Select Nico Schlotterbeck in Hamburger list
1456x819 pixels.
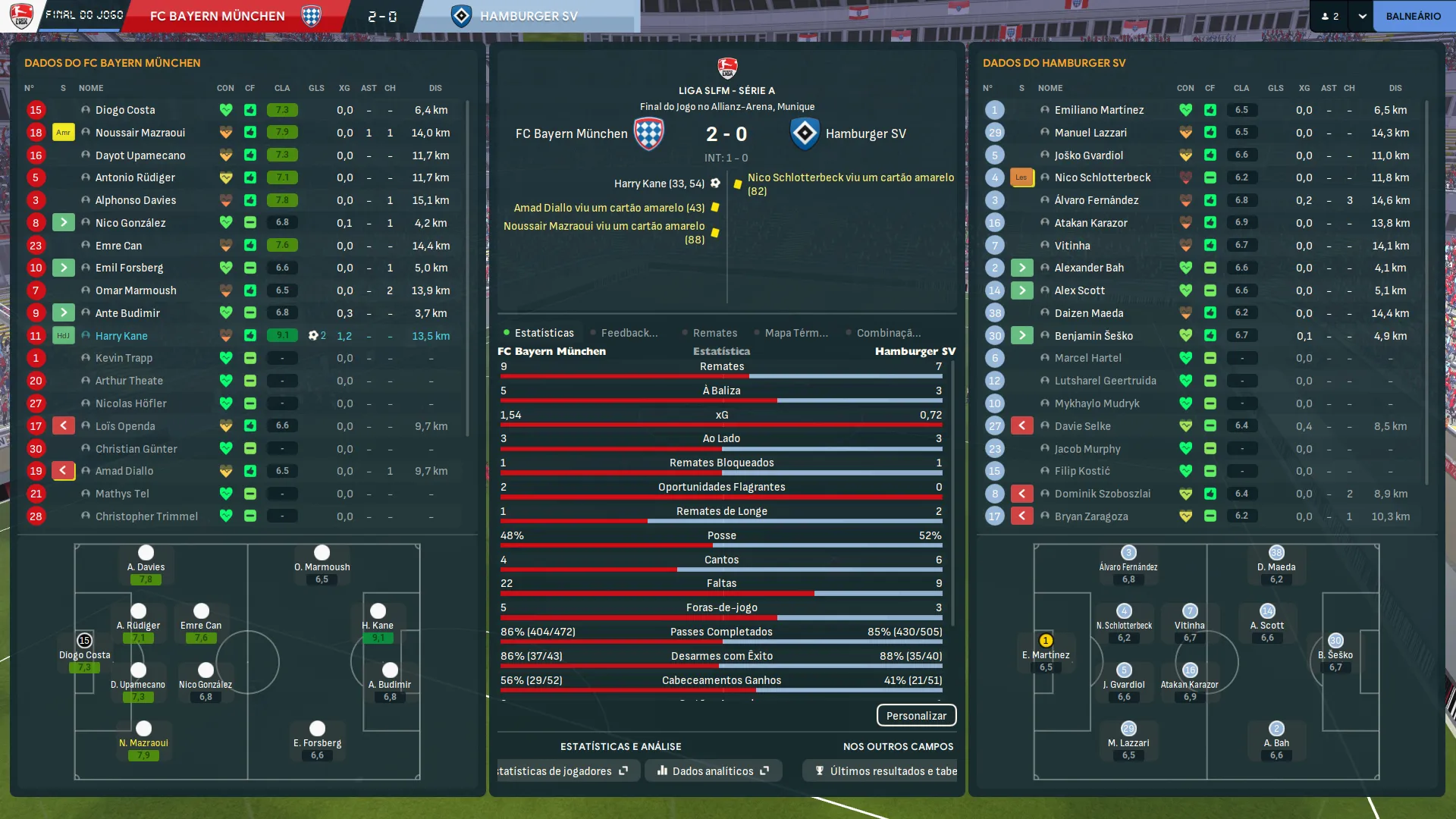click(1102, 177)
